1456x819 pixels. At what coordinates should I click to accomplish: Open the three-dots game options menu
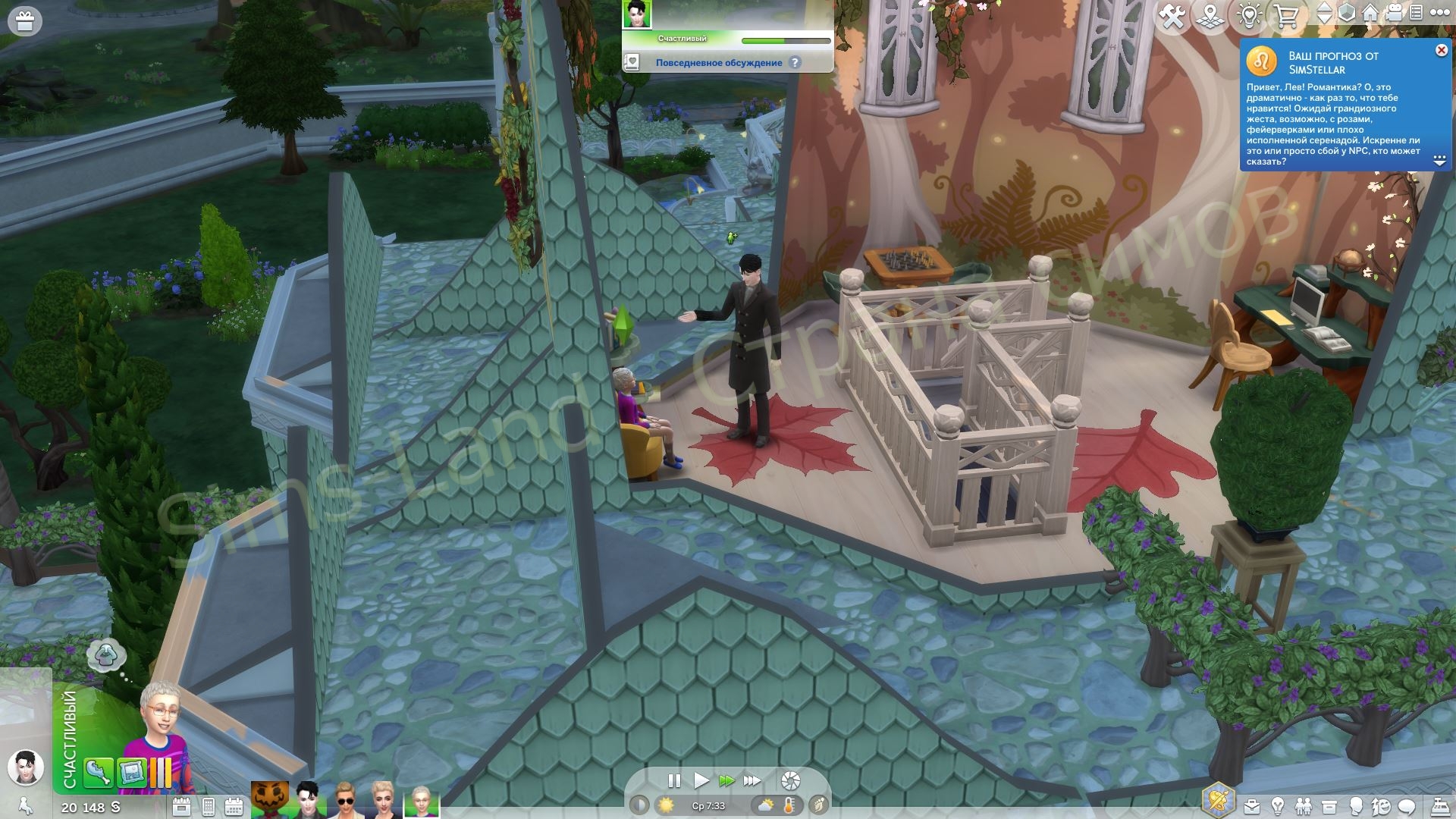[x=1439, y=14]
